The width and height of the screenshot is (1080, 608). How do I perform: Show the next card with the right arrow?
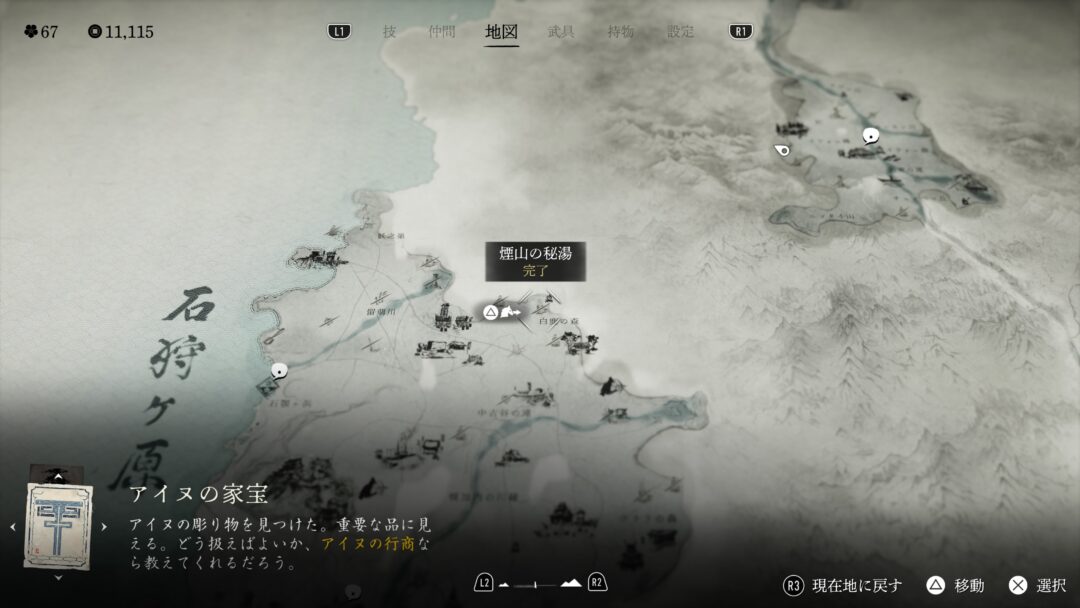click(104, 526)
